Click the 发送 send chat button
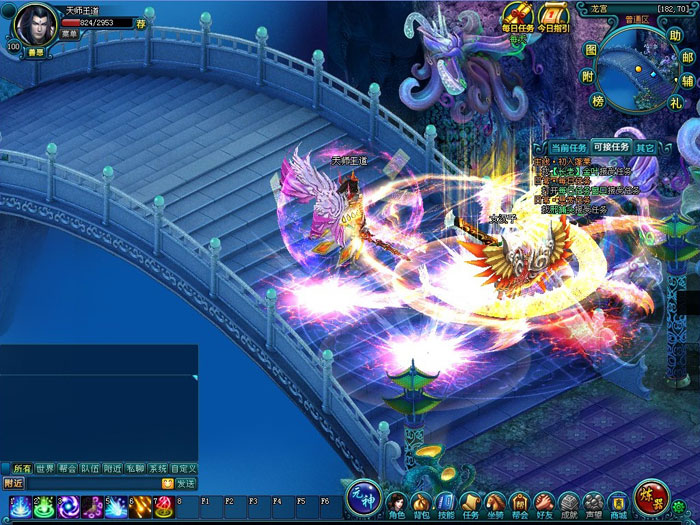The image size is (700, 525). point(186,483)
